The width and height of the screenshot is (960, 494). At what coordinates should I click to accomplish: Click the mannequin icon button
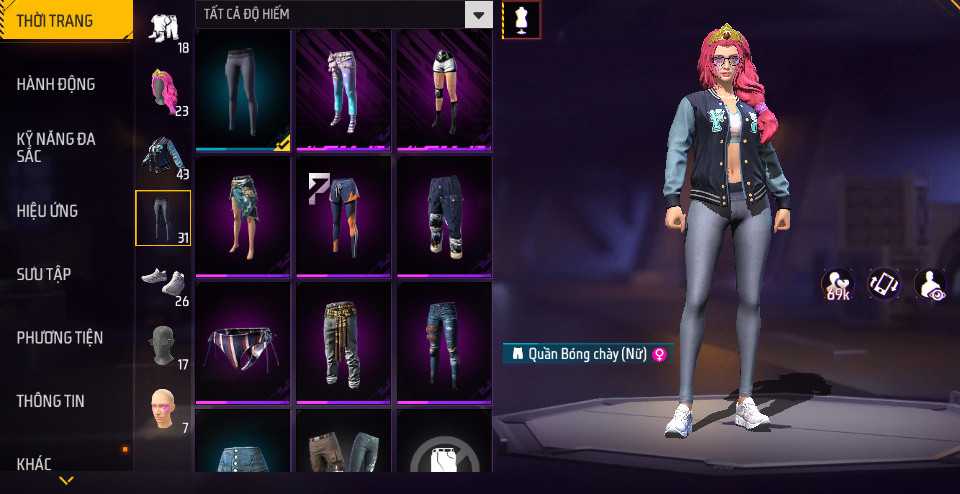point(521,19)
